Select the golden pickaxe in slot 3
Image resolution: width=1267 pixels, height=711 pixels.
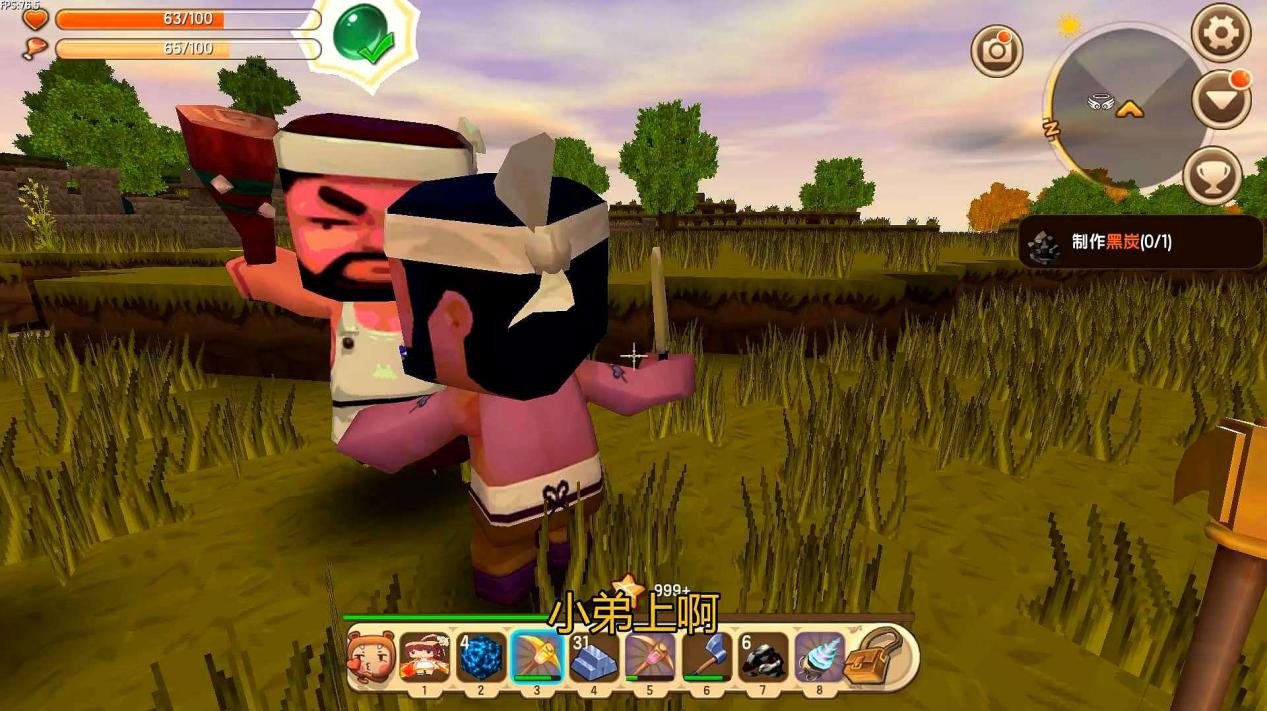[x=537, y=657]
